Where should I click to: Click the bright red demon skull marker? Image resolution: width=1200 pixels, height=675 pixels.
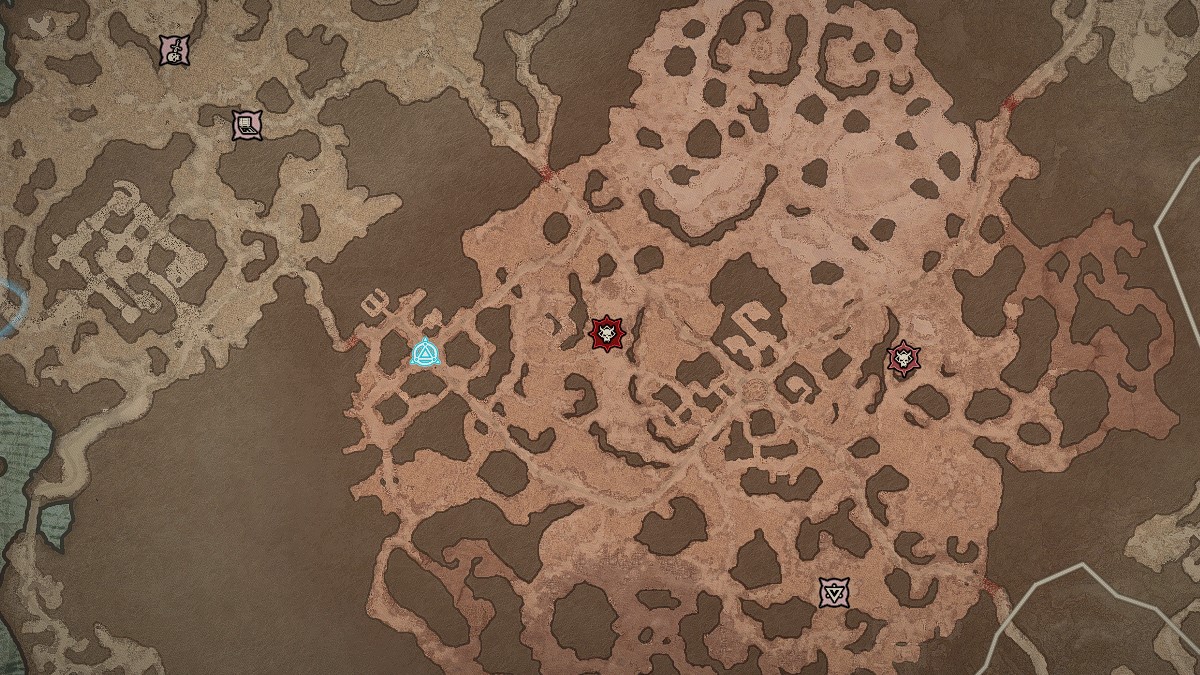coord(605,334)
